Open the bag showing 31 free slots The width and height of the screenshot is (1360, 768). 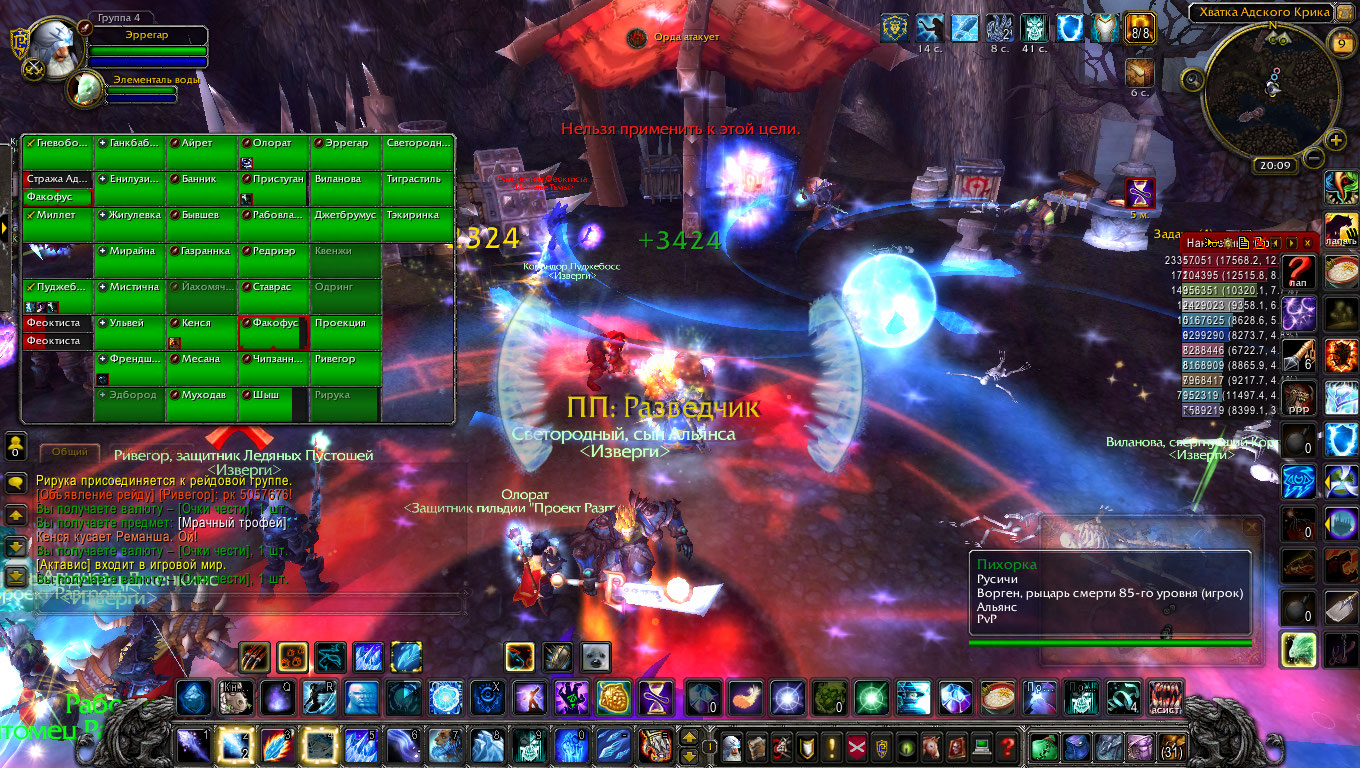1170,746
